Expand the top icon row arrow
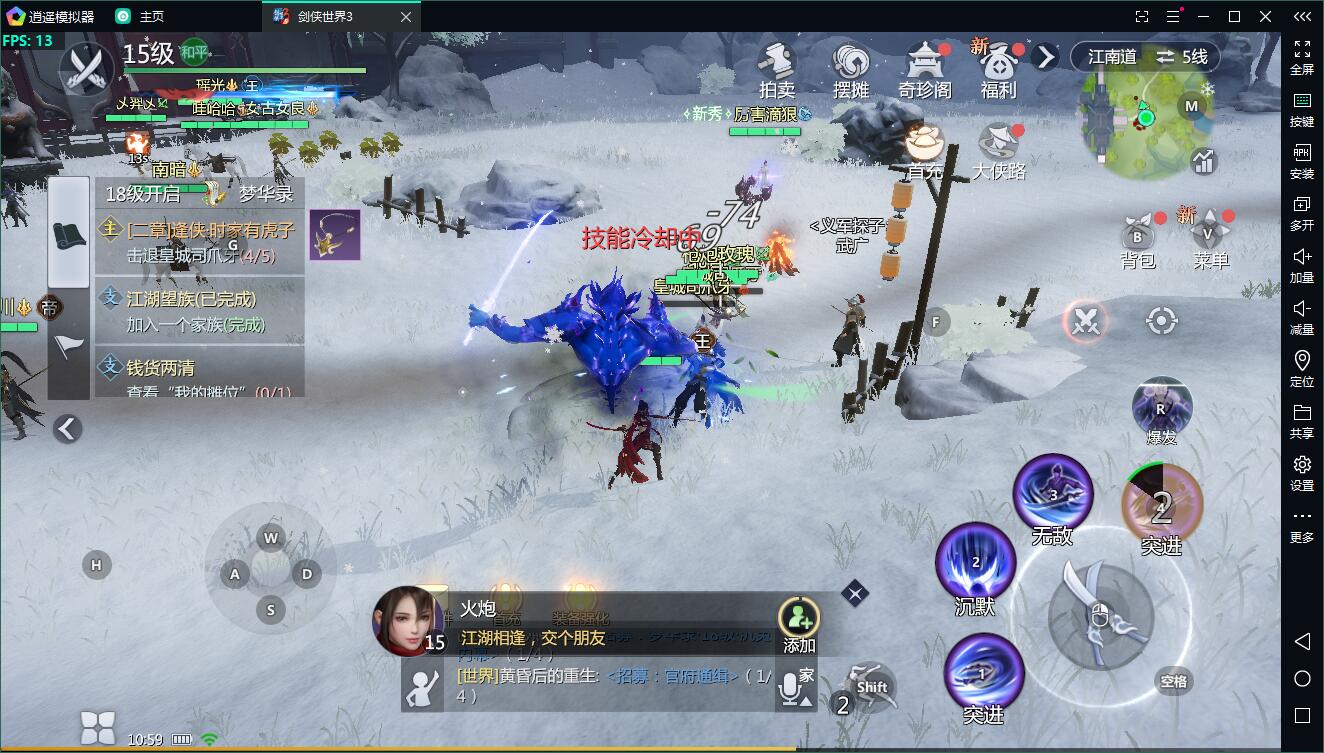Screen dimensions: 1324x753 click(x=1045, y=57)
